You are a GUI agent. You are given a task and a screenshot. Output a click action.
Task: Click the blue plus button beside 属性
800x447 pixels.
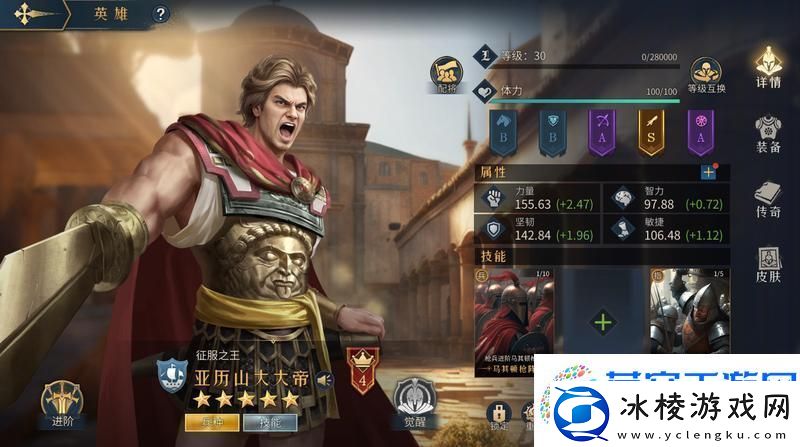[x=708, y=172]
